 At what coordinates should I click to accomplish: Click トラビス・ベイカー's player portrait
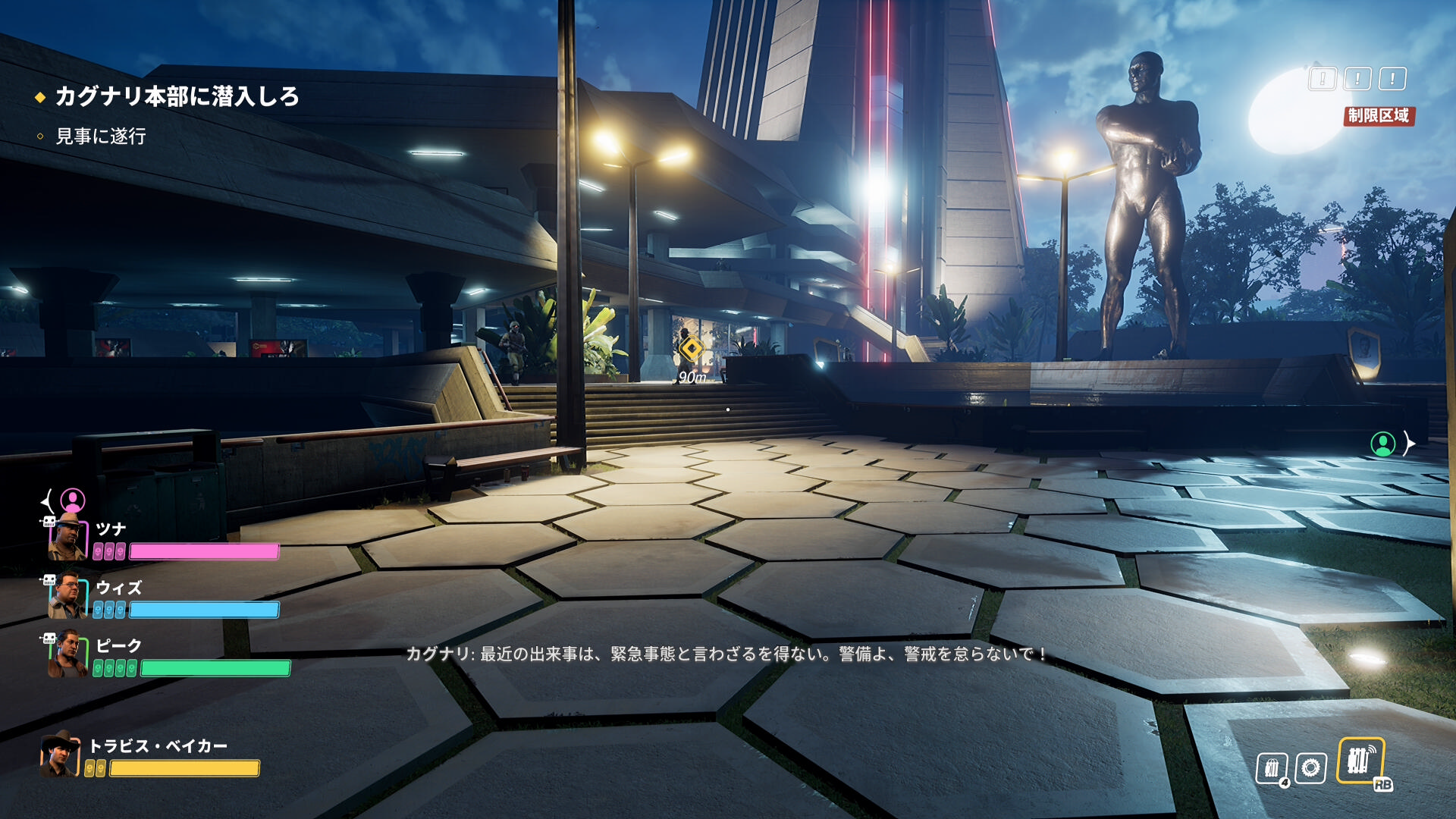60,754
